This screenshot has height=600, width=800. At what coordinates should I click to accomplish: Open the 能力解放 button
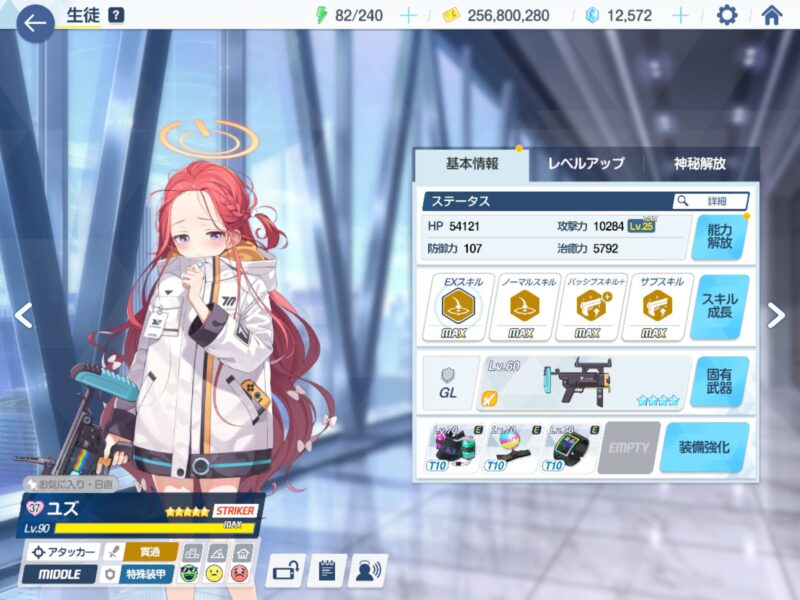click(718, 236)
